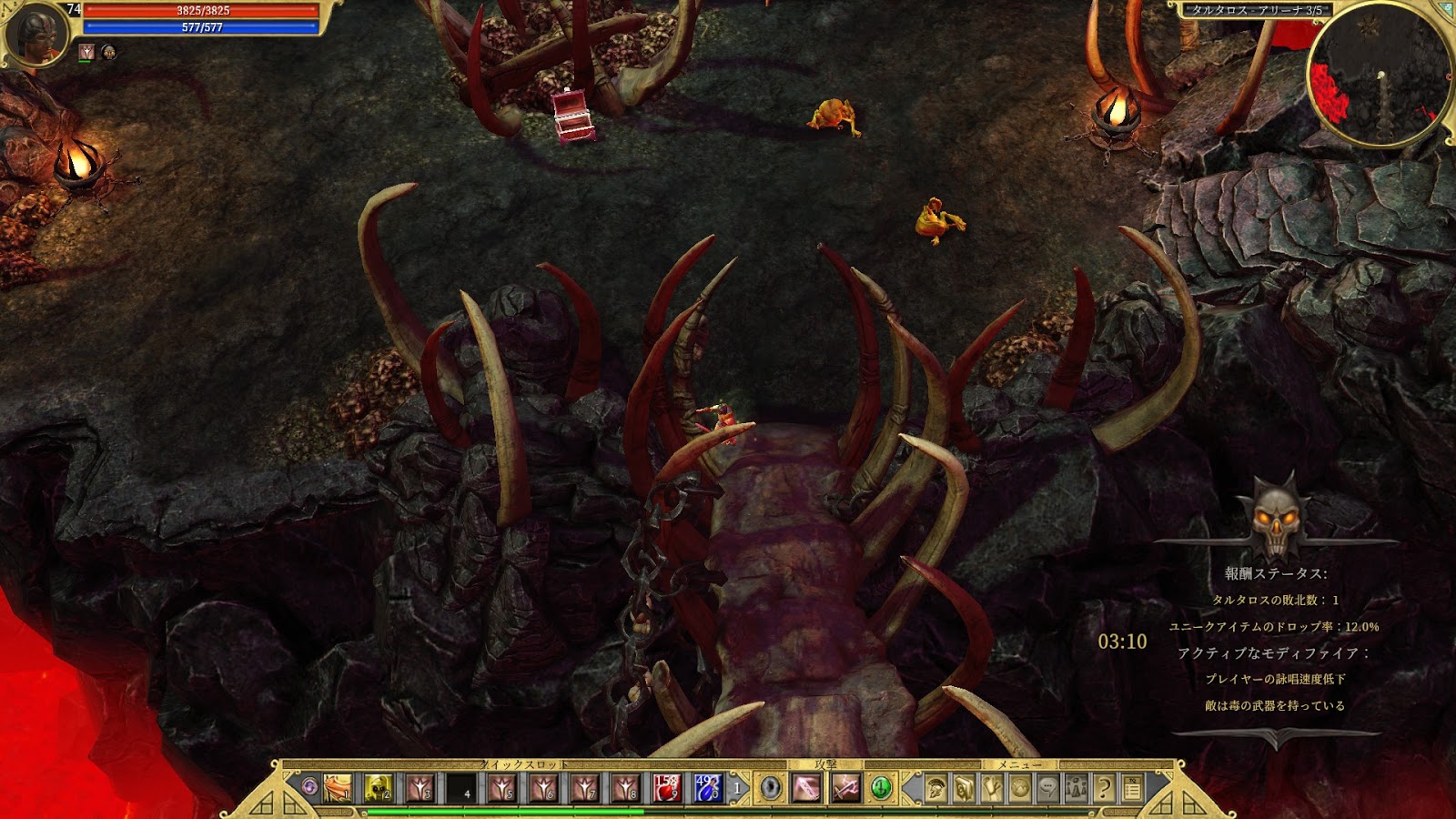Click the green round gem button
Screen dimensions: 1456x819
881,788
